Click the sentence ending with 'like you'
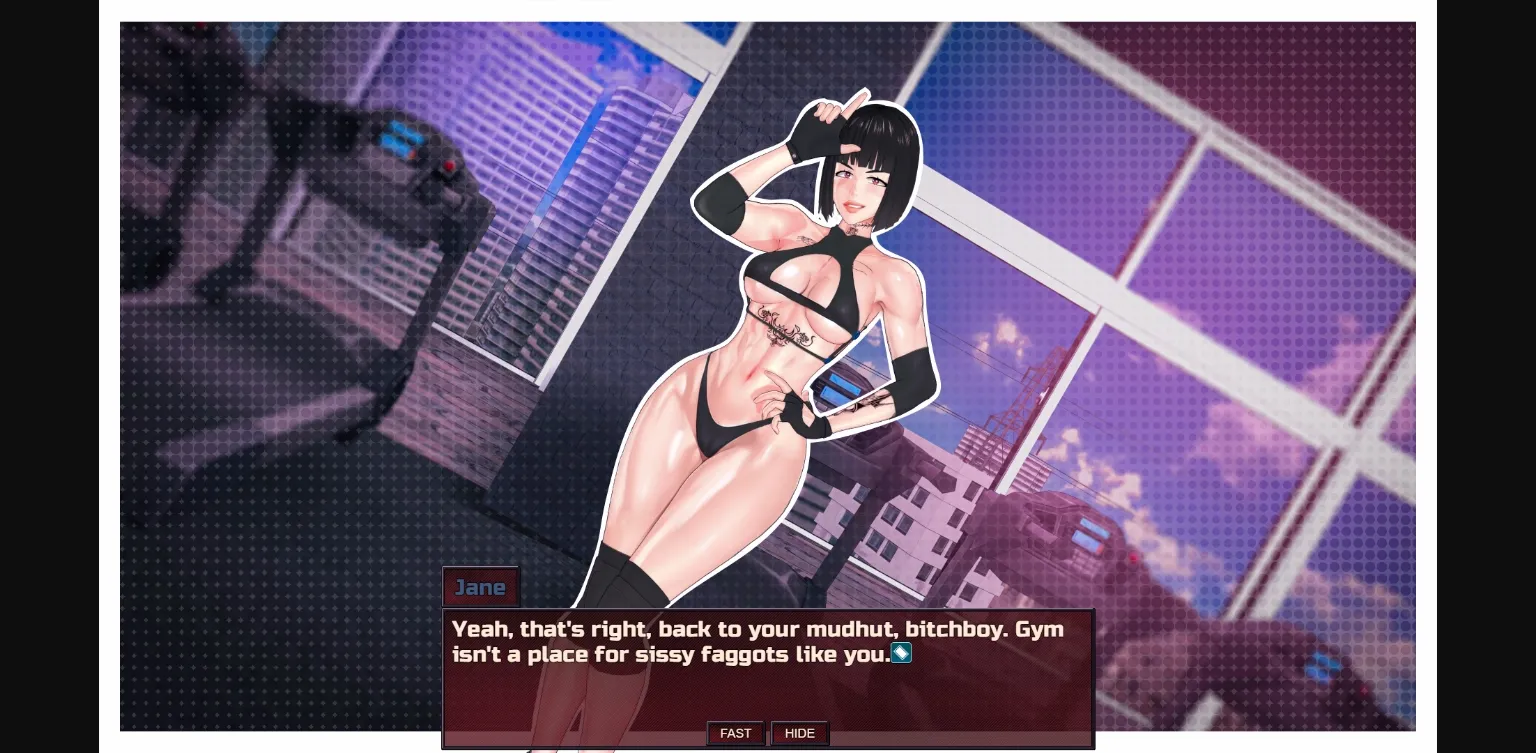This screenshot has width=1536, height=753. (x=670, y=654)
